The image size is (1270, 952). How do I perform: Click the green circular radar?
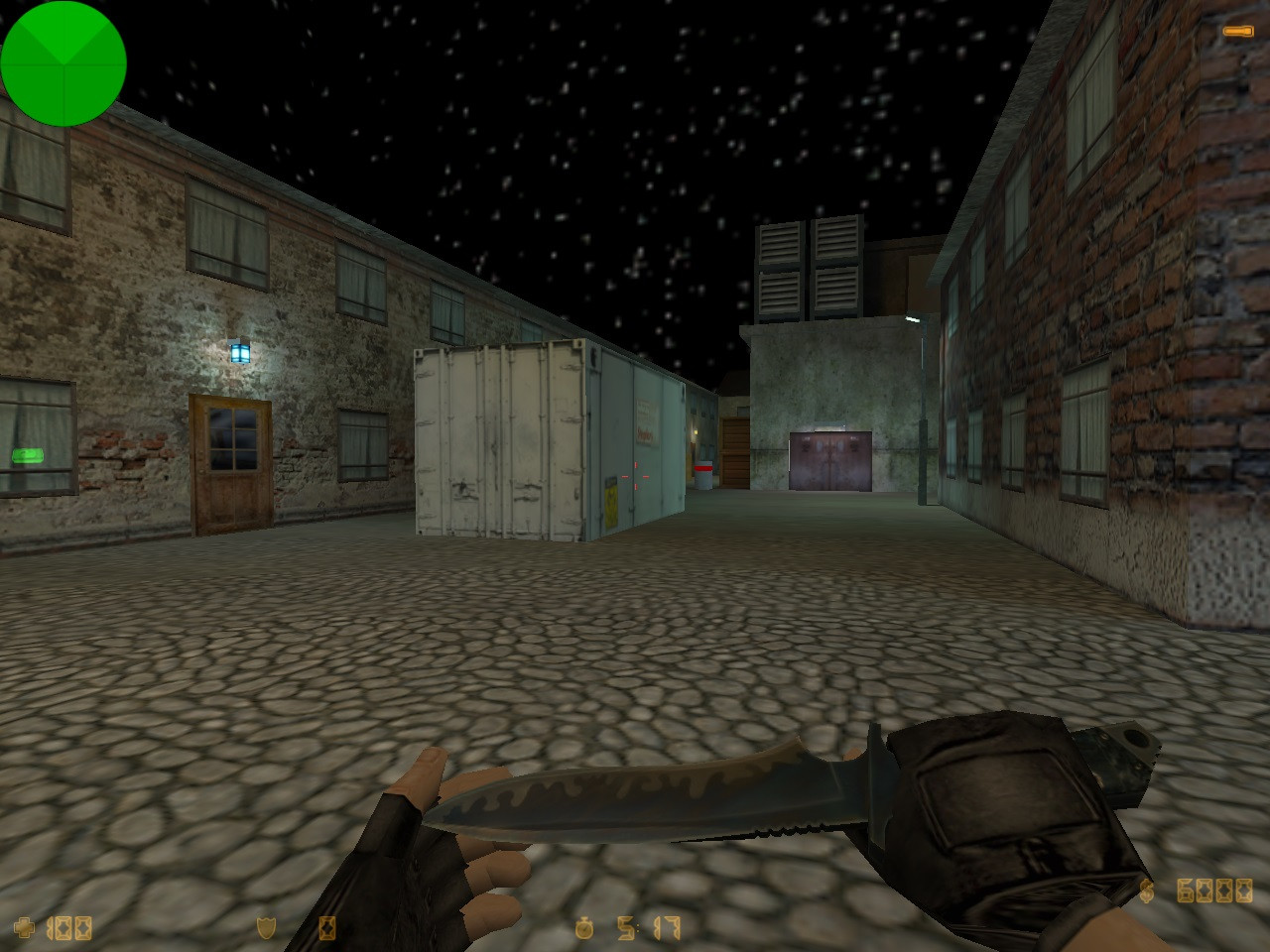pos(63,63)
